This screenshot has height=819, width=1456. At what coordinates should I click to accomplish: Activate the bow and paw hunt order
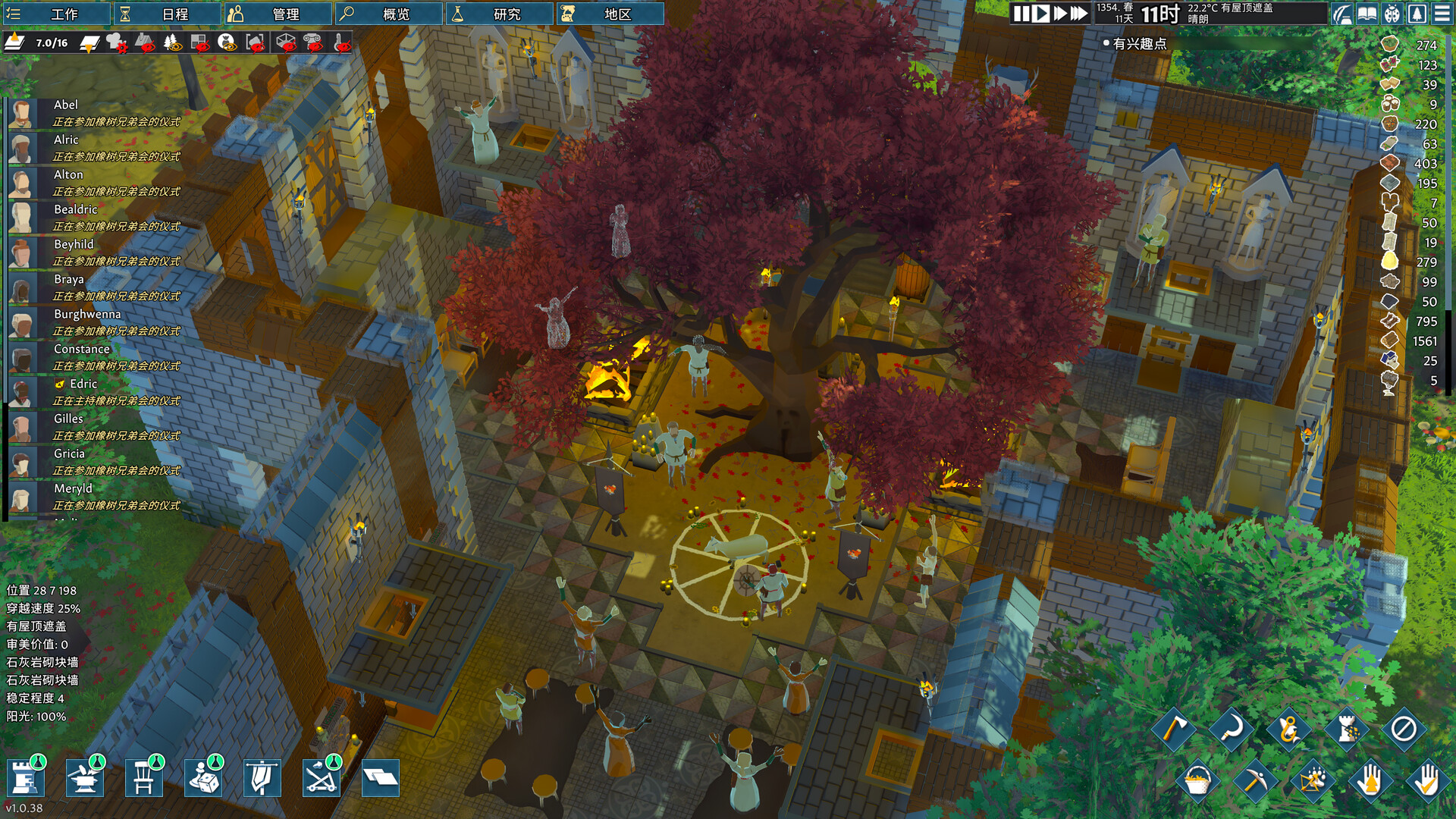pos(1313,780)
